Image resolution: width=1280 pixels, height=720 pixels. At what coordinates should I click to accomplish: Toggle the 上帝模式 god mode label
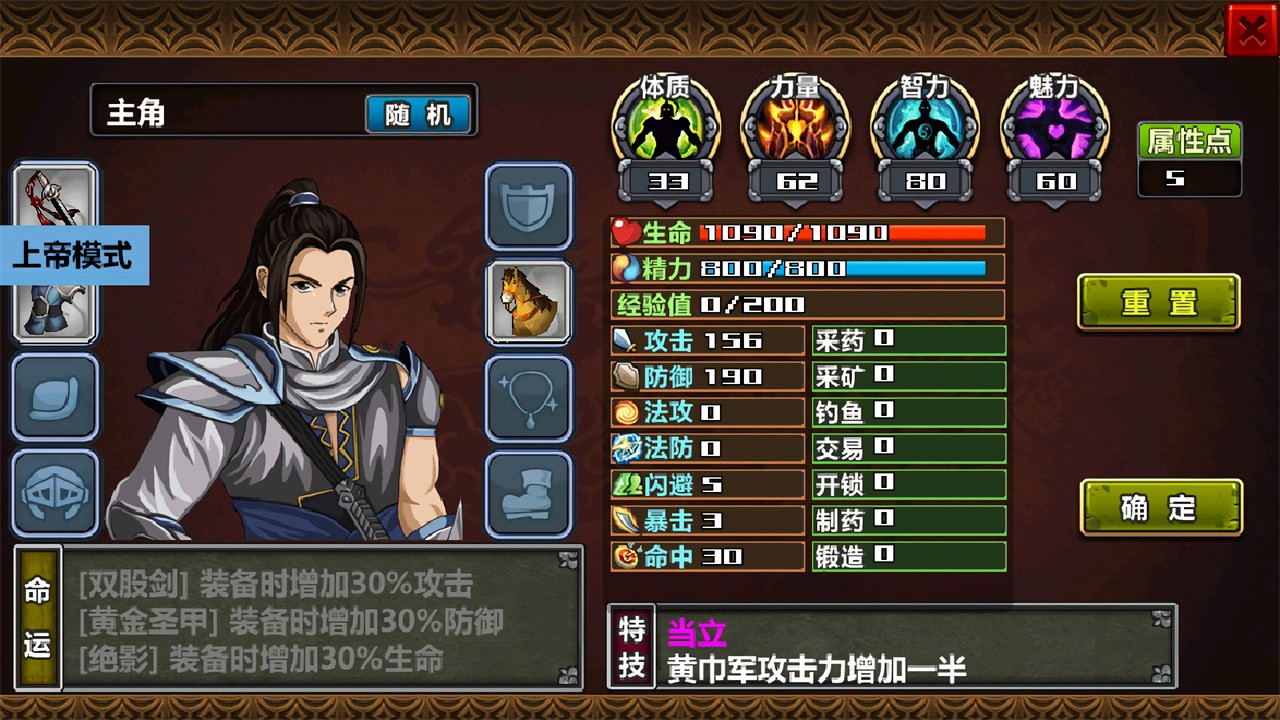pyautogui.click(x=73, y=256)
